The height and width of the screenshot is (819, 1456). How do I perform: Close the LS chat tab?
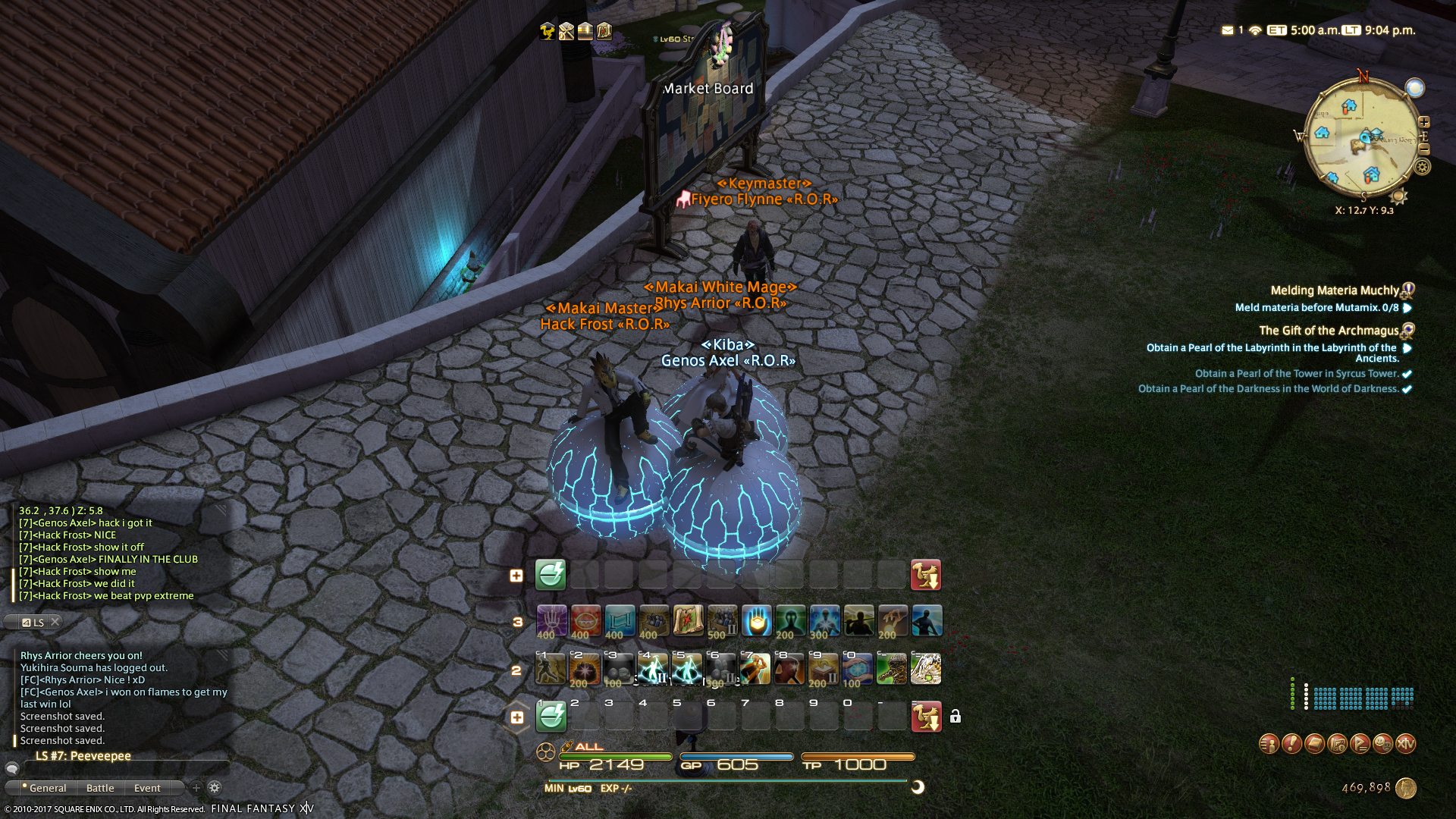coord(55,622)
